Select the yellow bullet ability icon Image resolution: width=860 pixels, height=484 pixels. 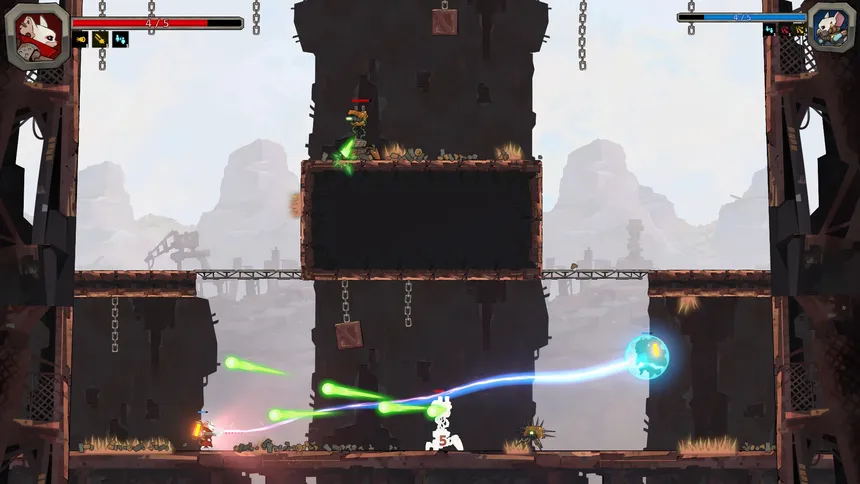pos(81,40)
